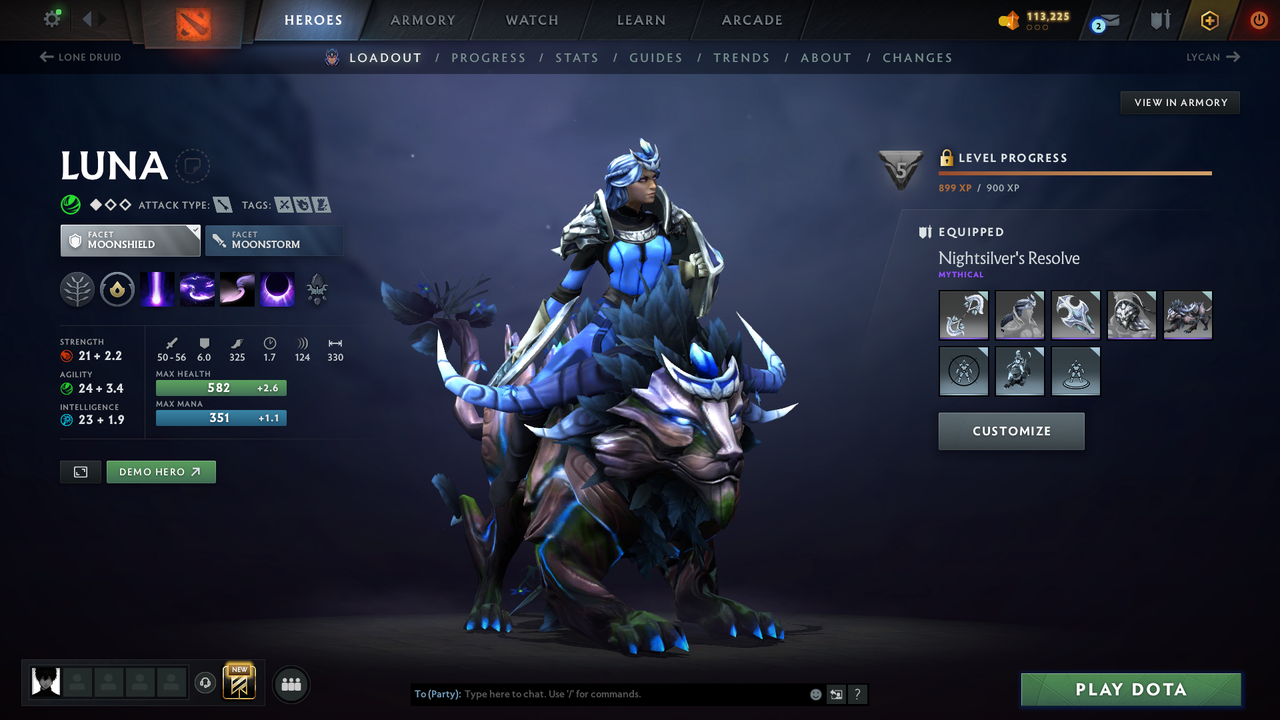Select the Moonshield facet
The image size is (1280, 720).
(x=130, y=240)
